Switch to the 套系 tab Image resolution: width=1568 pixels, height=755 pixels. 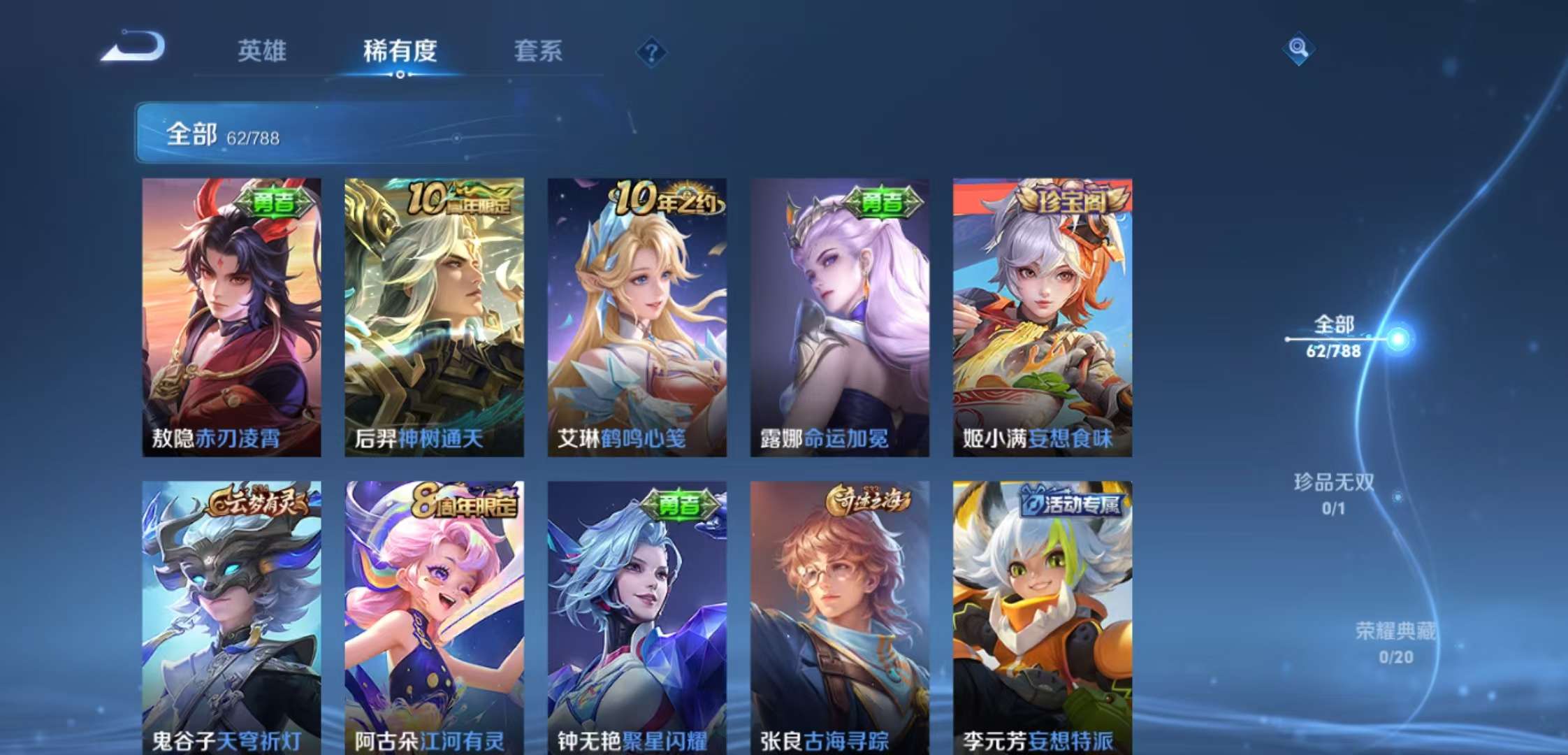tap(539, 52)
